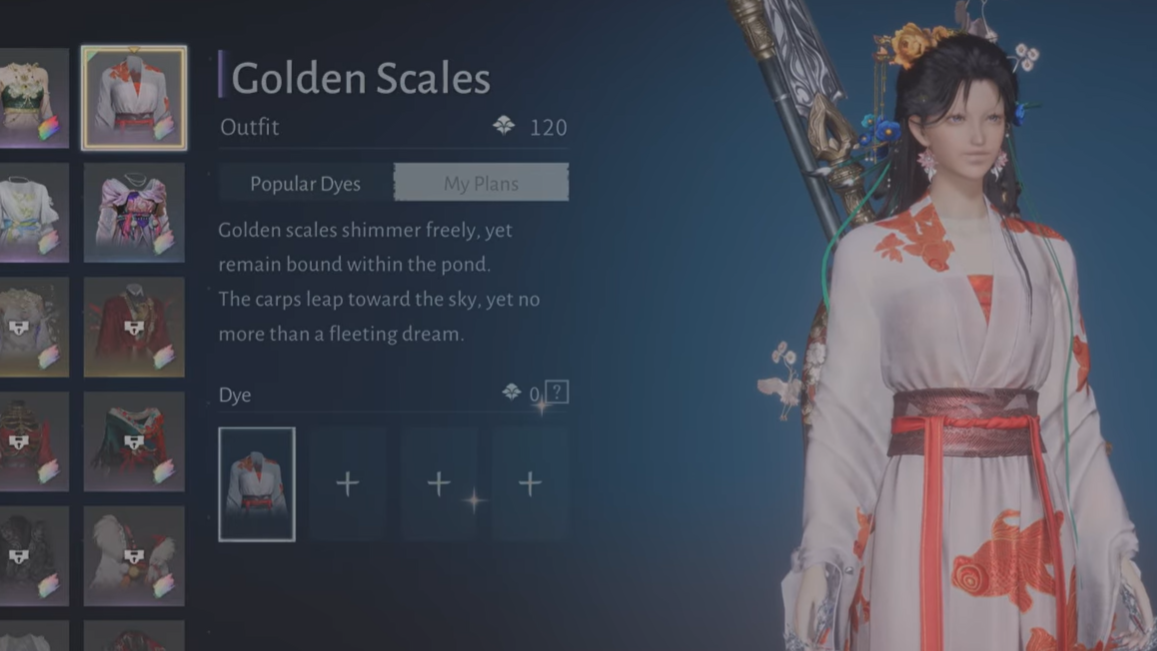This screenshot has width=1157, height=651.
Task: Select the default Golden Scales dye slot
Action: pyautogui.click(x=257, y=484)
